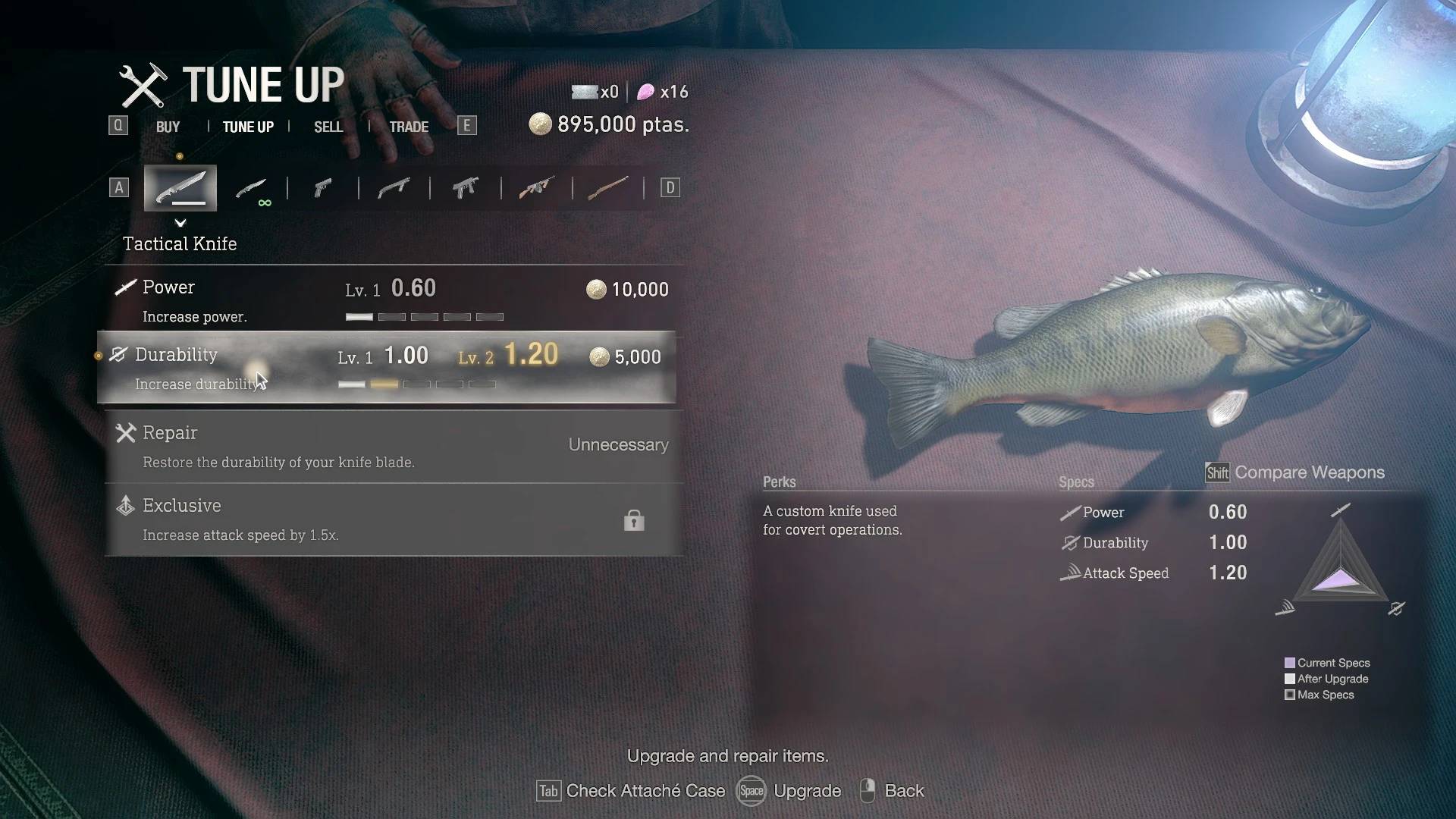Viewport: 1456px width, 819px height.
Task: Open Compare Weapons
Action: click(x=1295, y=472)
